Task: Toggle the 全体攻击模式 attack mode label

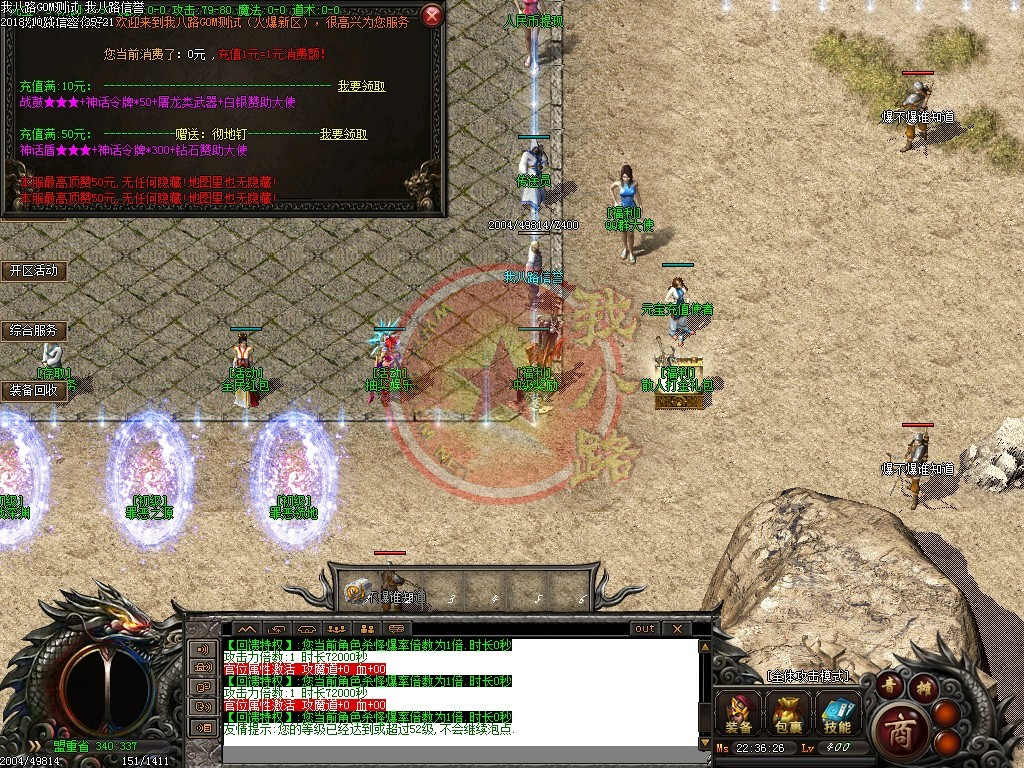Action: tap(806, 677)
